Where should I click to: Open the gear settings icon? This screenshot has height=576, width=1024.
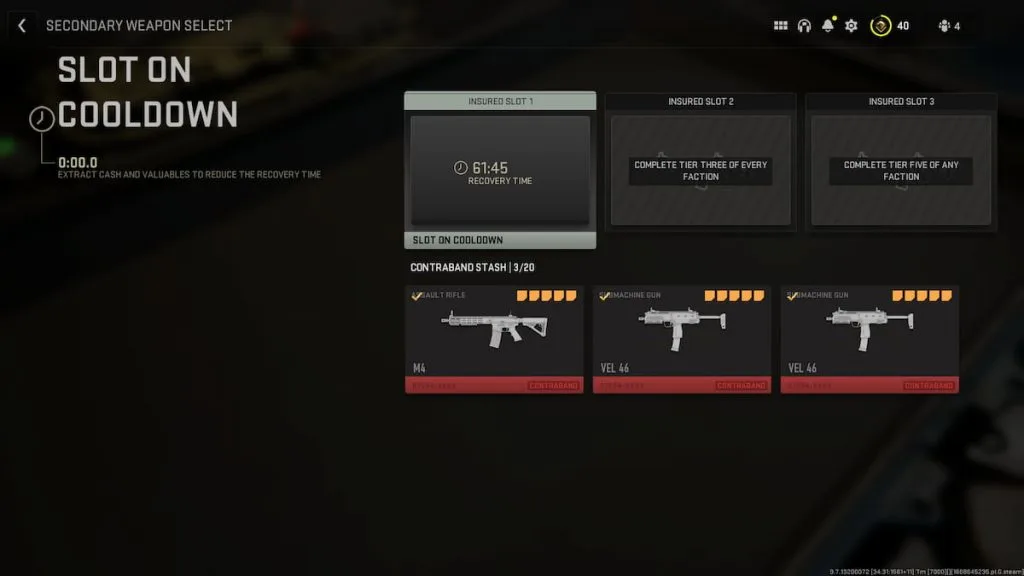tap(851, 26)
